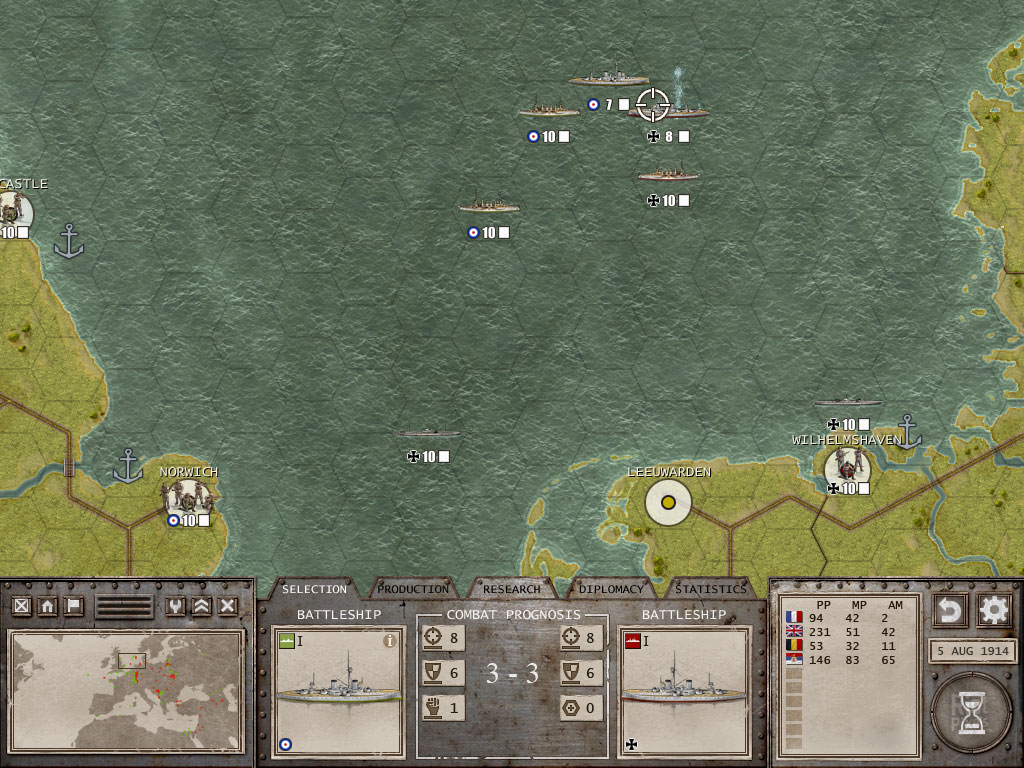This screenshot has width=1024, height=768.
Task: Click the crossed-box button above the minimap
Action: click(21, 606)
